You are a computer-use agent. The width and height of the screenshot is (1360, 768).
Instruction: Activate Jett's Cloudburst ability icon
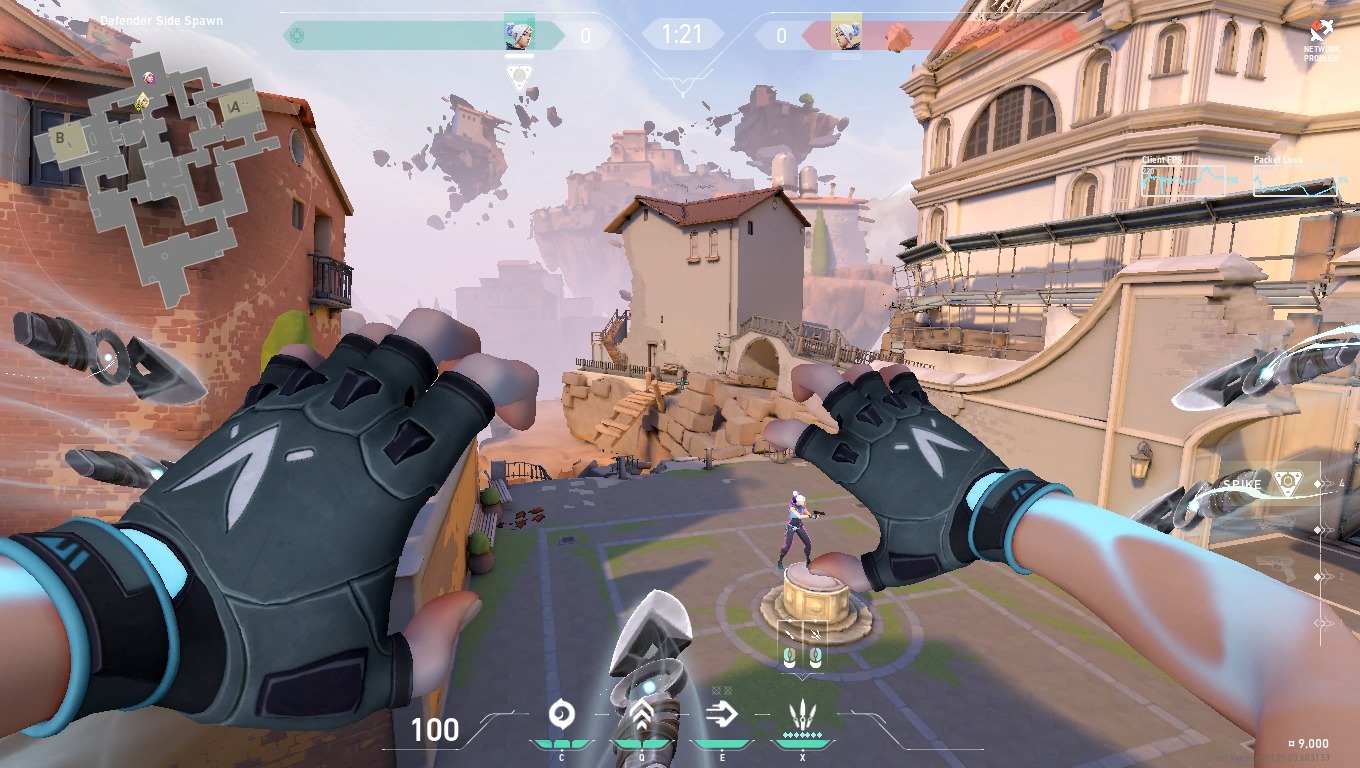coord(561,714)
